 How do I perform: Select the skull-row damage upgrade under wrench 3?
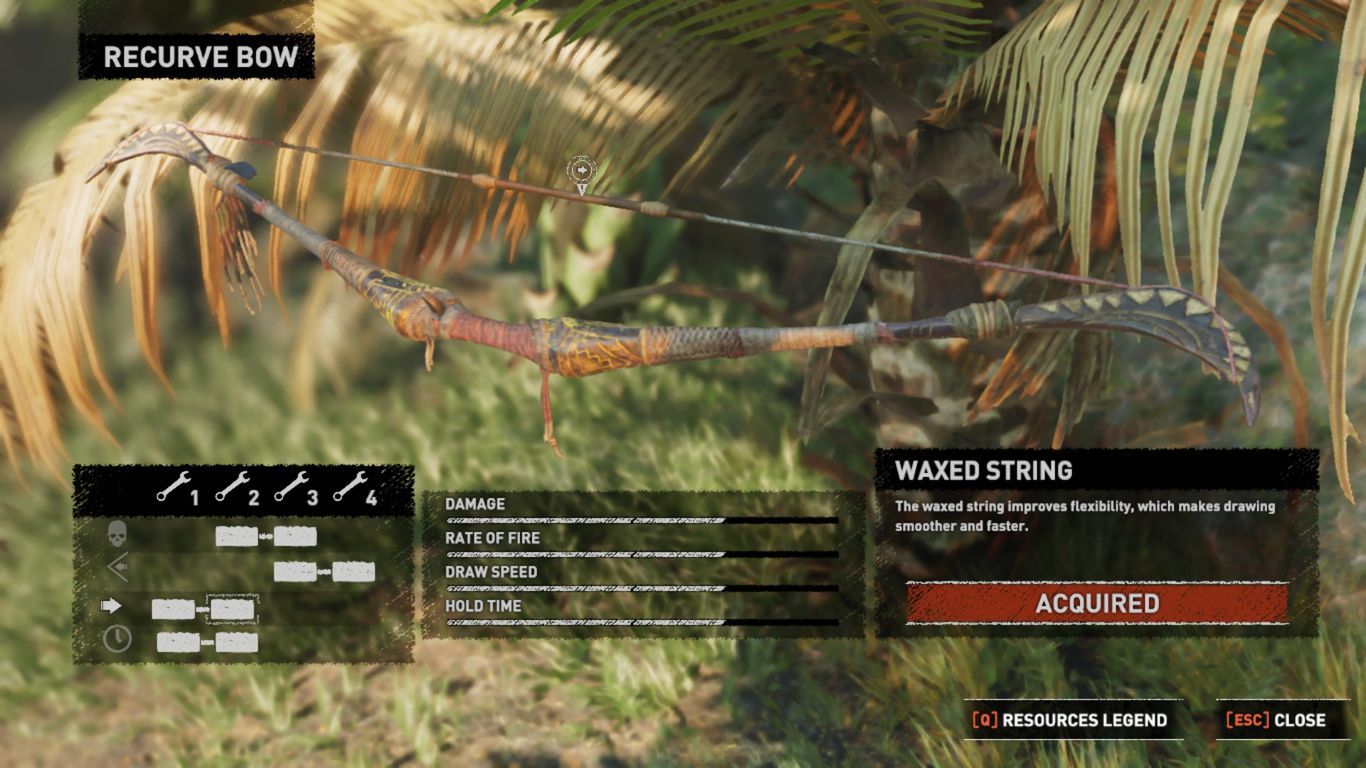296,537
